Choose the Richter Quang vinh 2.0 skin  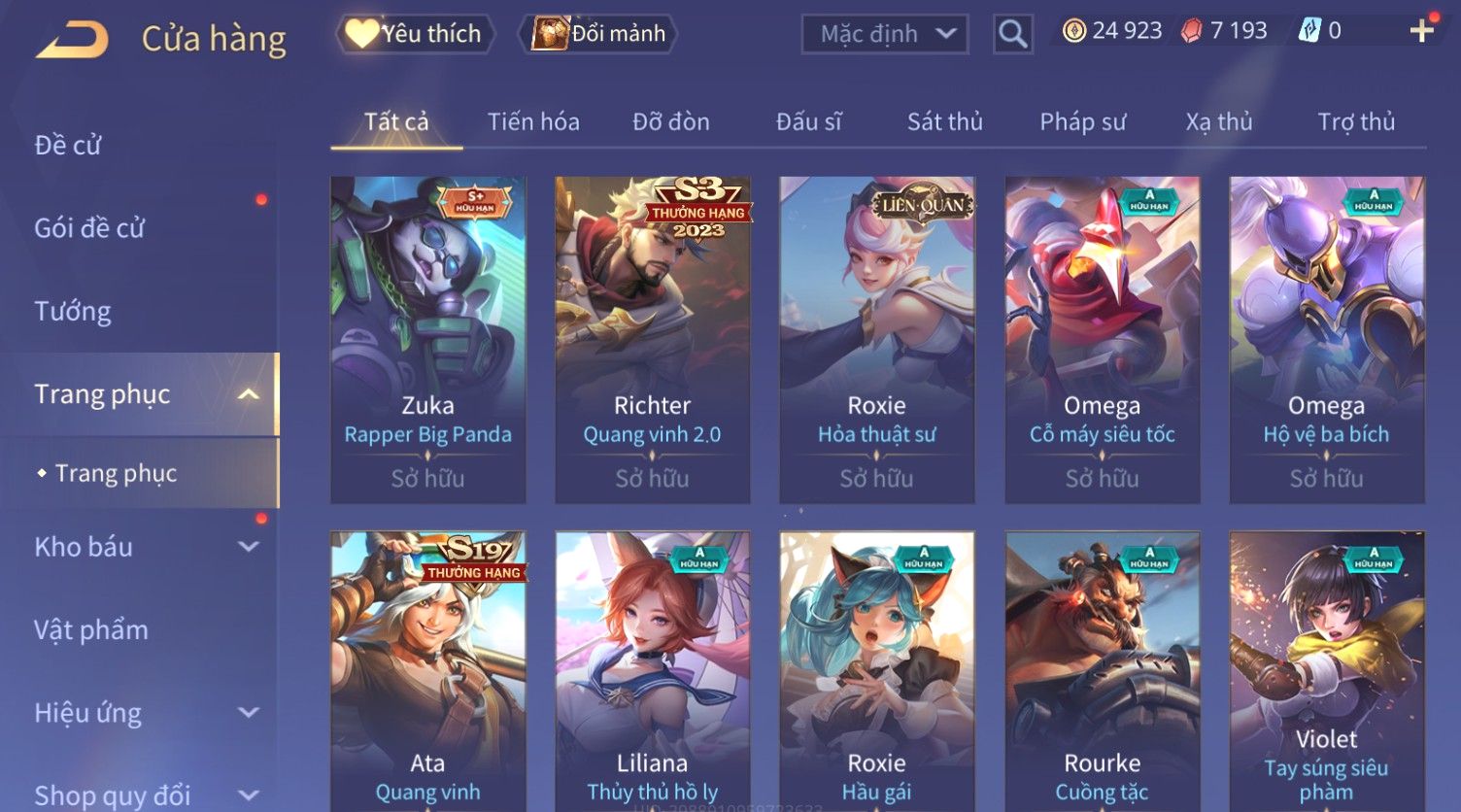click(652, 340)
